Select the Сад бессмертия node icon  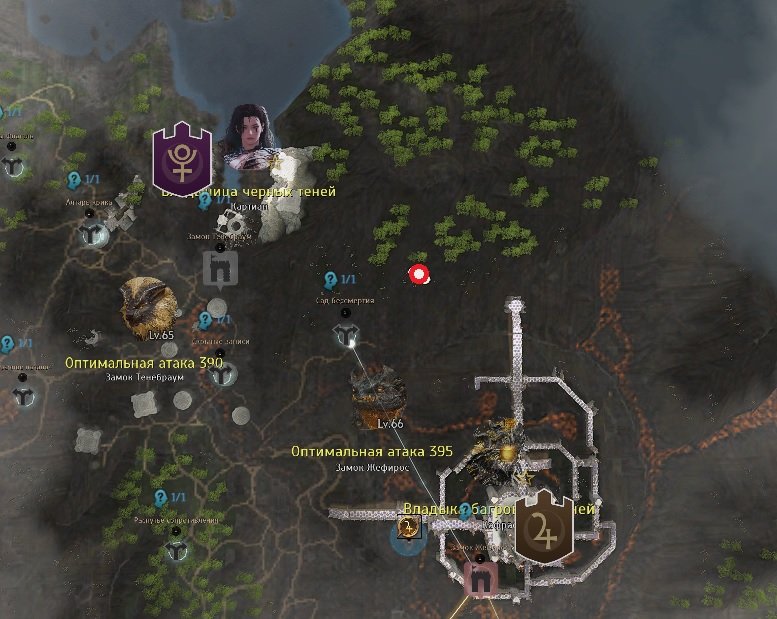coord(346,335)
